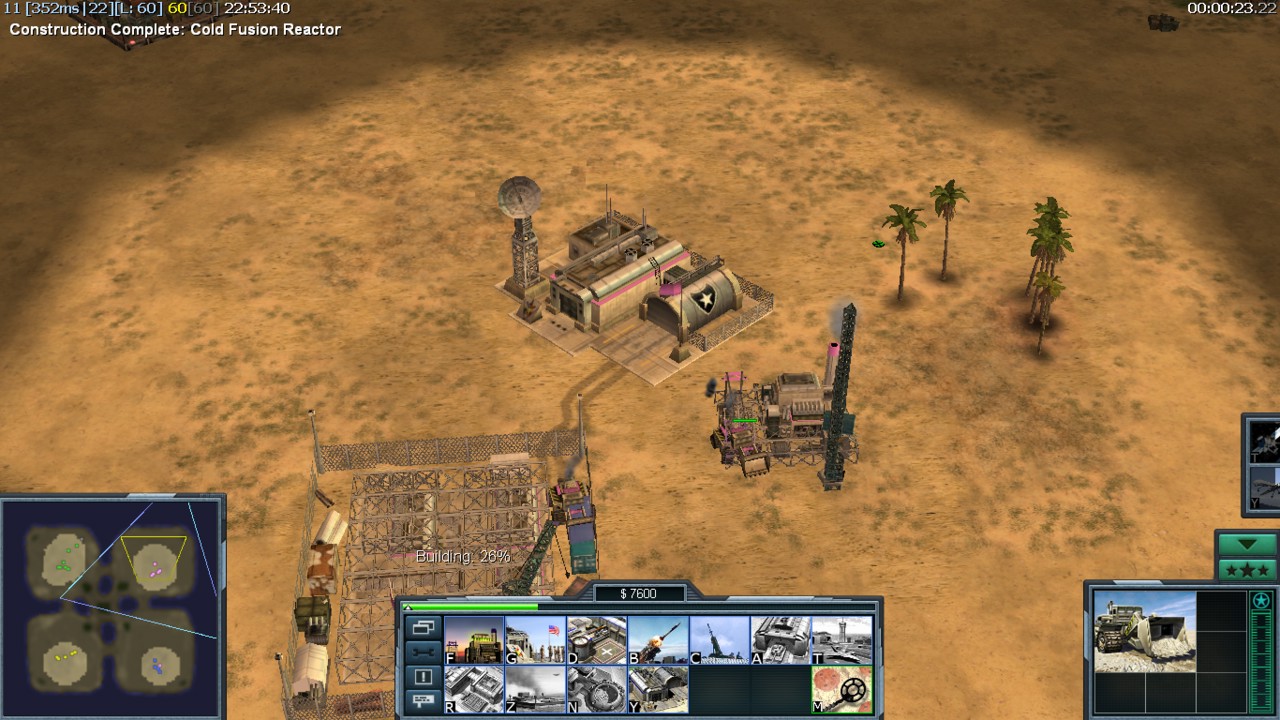This screenshot has width=1280, height=720.
Task: Click the wrench-shaped command bar button
Action: click(x=423, y=652)
